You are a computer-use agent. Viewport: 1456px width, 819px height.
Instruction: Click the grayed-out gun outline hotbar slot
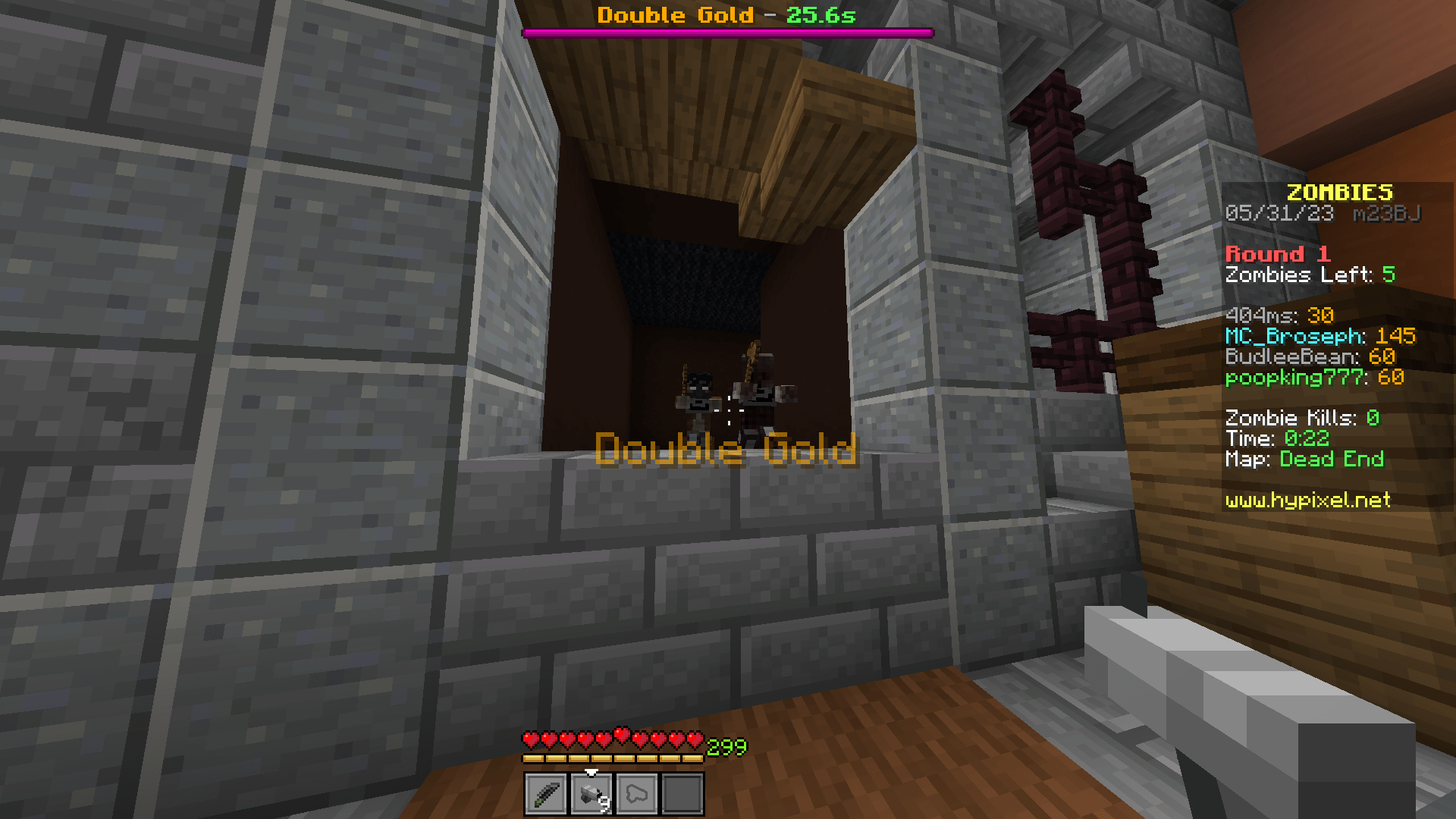tap(636, 793)
